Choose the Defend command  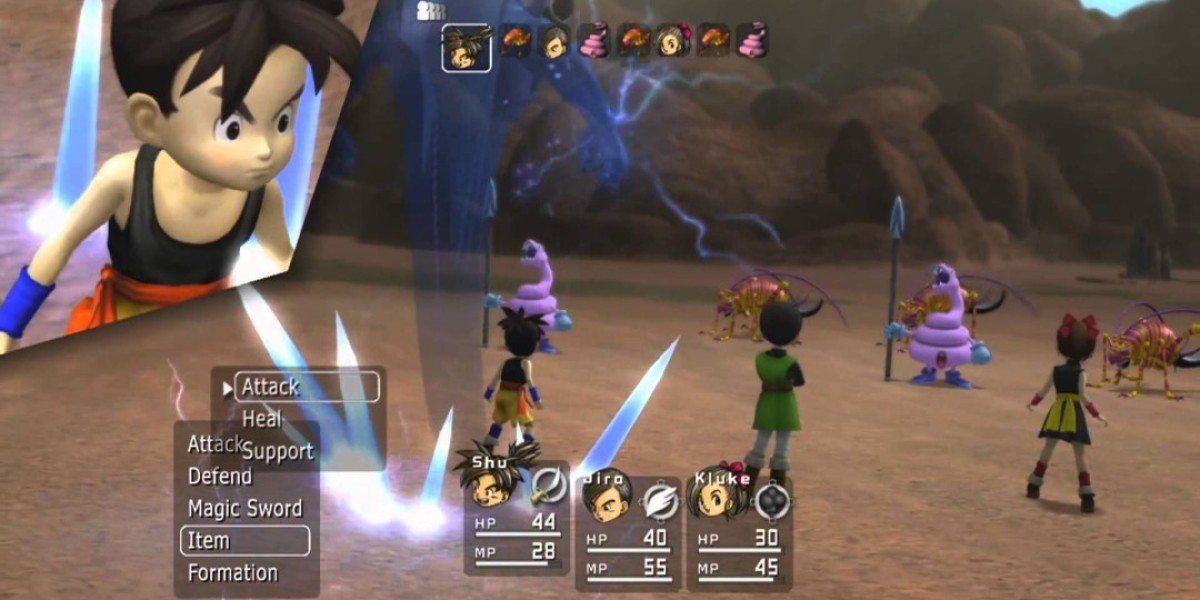click(x=220, y=476)
